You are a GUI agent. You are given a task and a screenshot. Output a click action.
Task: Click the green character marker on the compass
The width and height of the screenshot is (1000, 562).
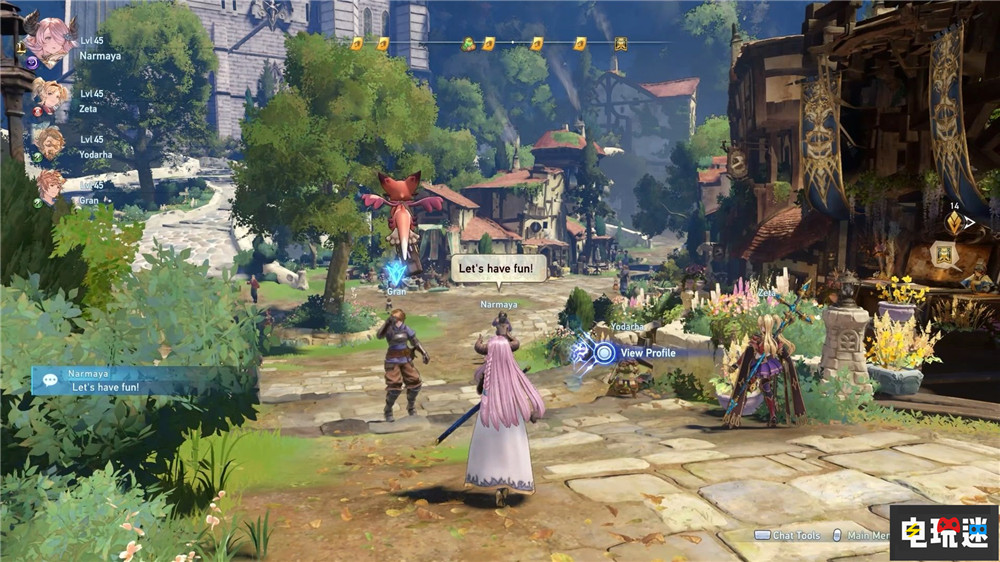[x=468, y=44]
